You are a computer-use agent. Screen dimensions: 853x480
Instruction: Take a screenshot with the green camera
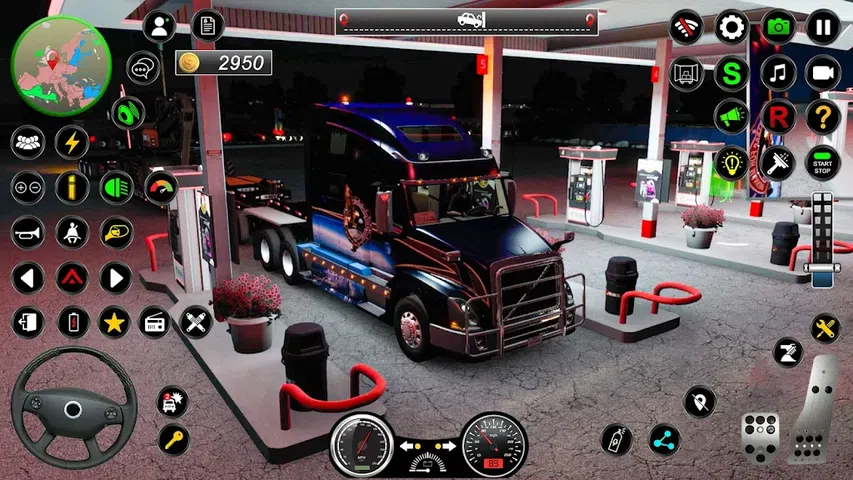pos(779,26)
